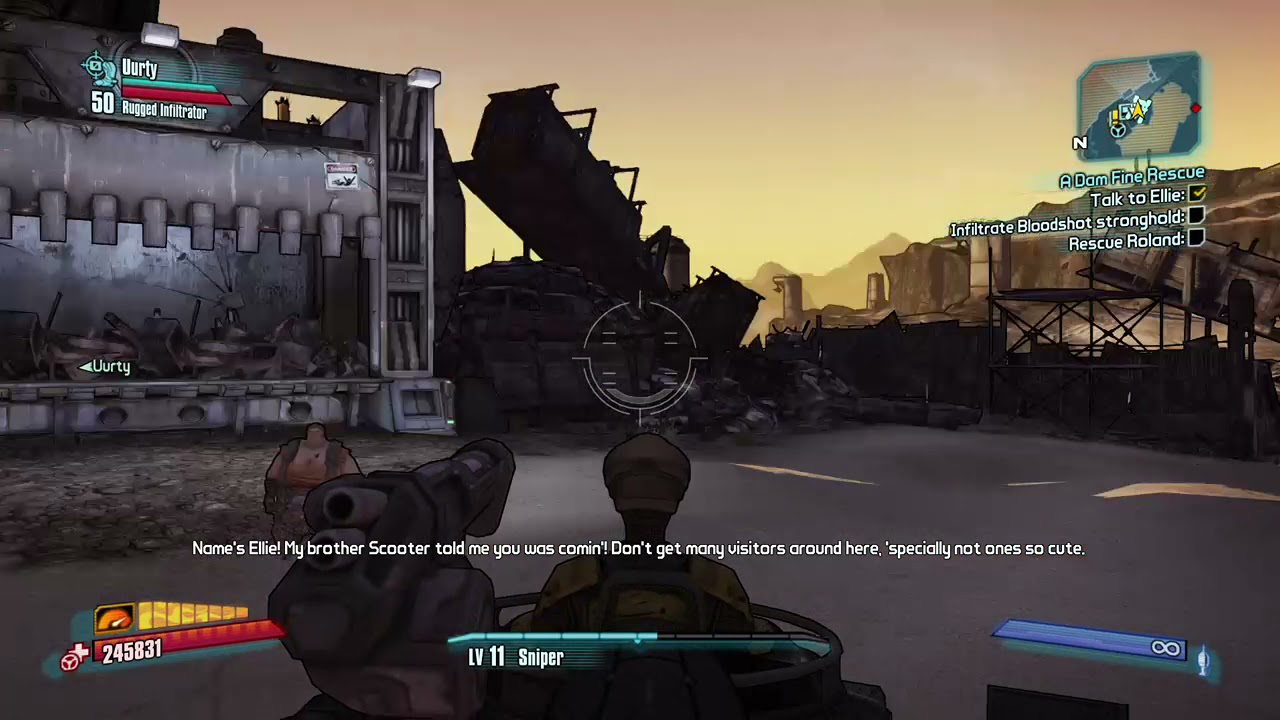The image size is (1280, 720).
Task: Click the red health cross icon
Action: pyautogui.click(x=73, y=656)
